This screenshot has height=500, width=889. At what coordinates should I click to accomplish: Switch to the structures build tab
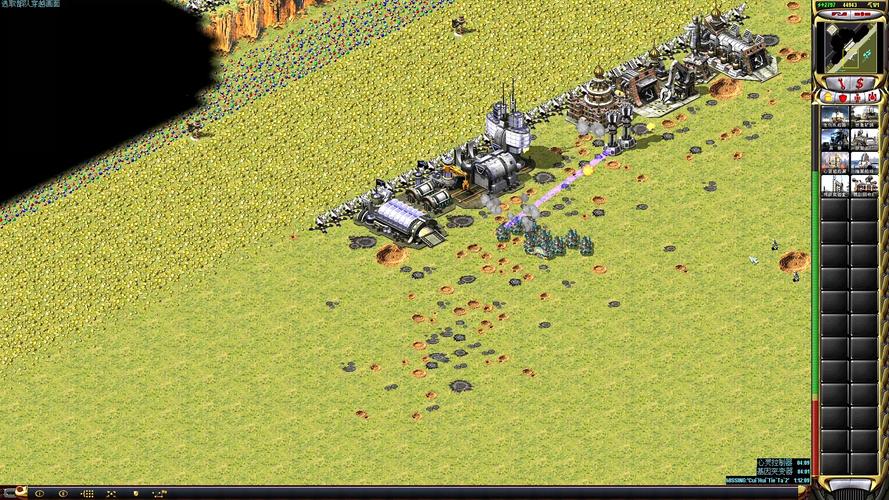pyautogui.click(x=829, y=97)
